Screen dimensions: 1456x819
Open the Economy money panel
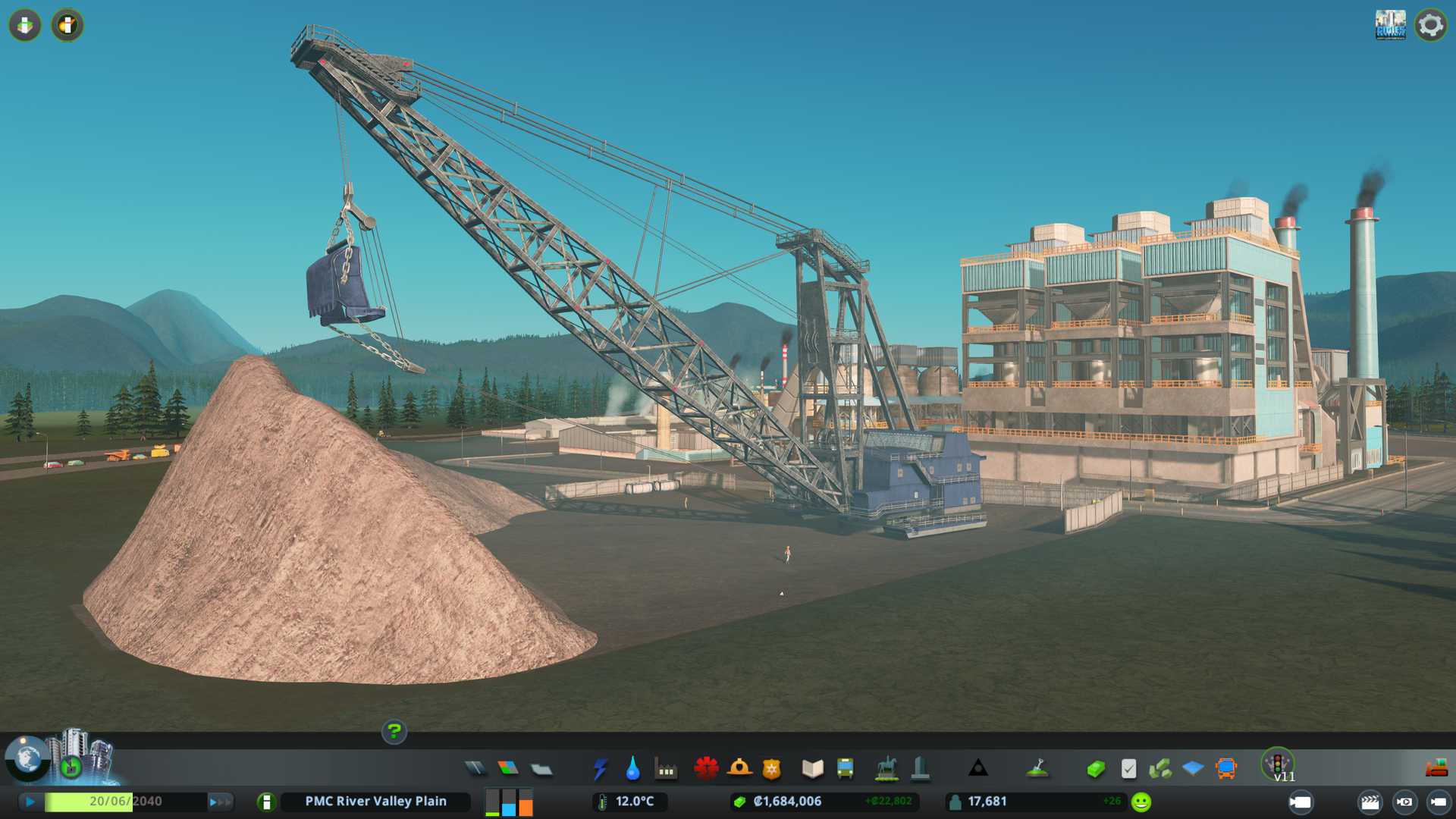tap(1095, 769)
